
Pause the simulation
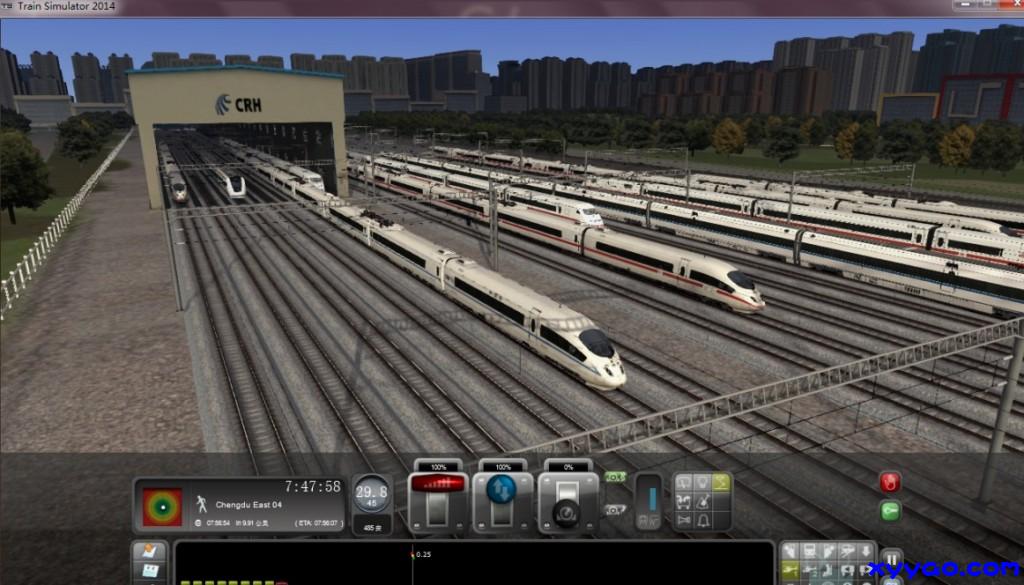[x=890, y=558]
